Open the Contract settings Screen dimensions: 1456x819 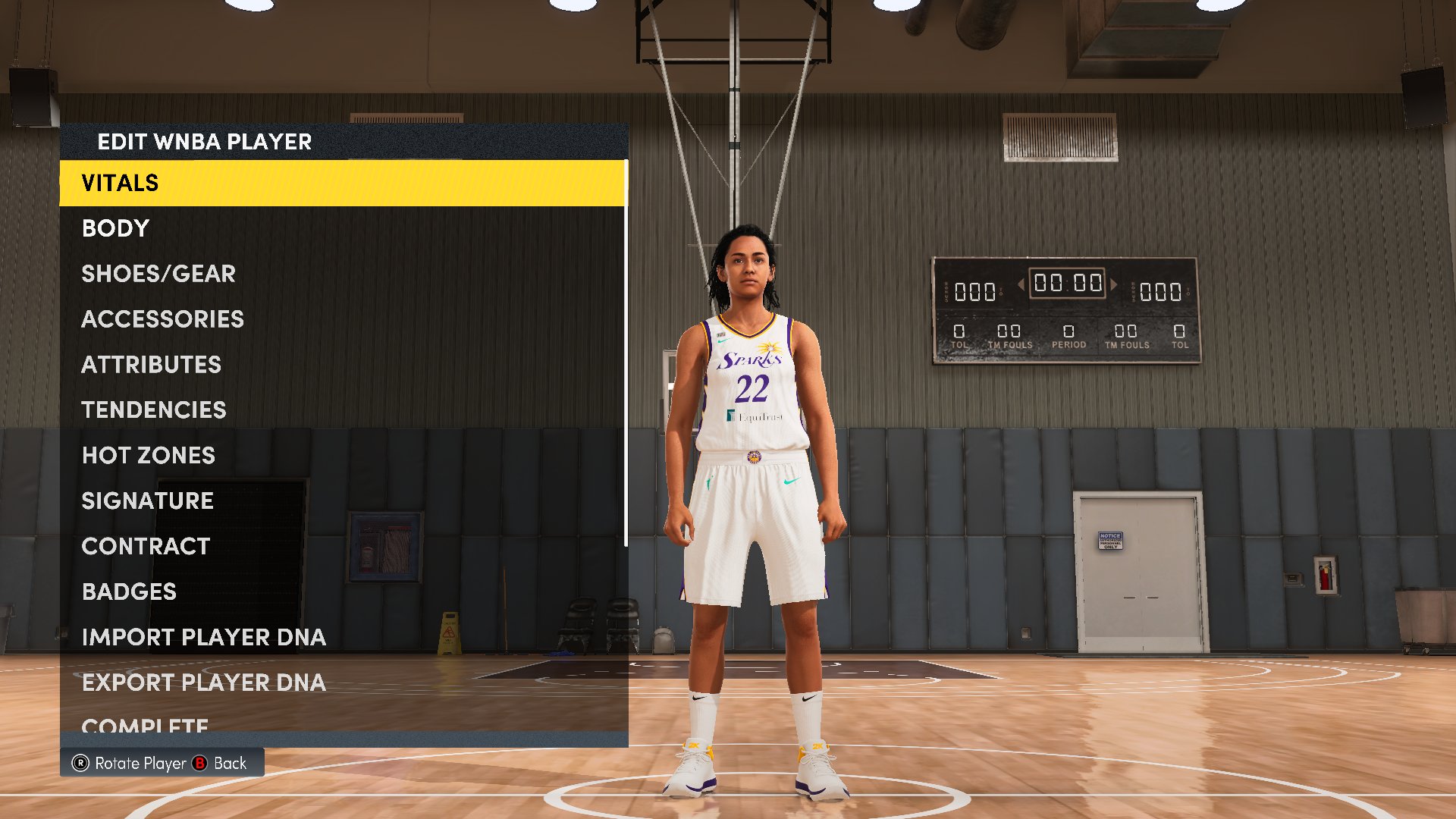(x=146, y=546)
